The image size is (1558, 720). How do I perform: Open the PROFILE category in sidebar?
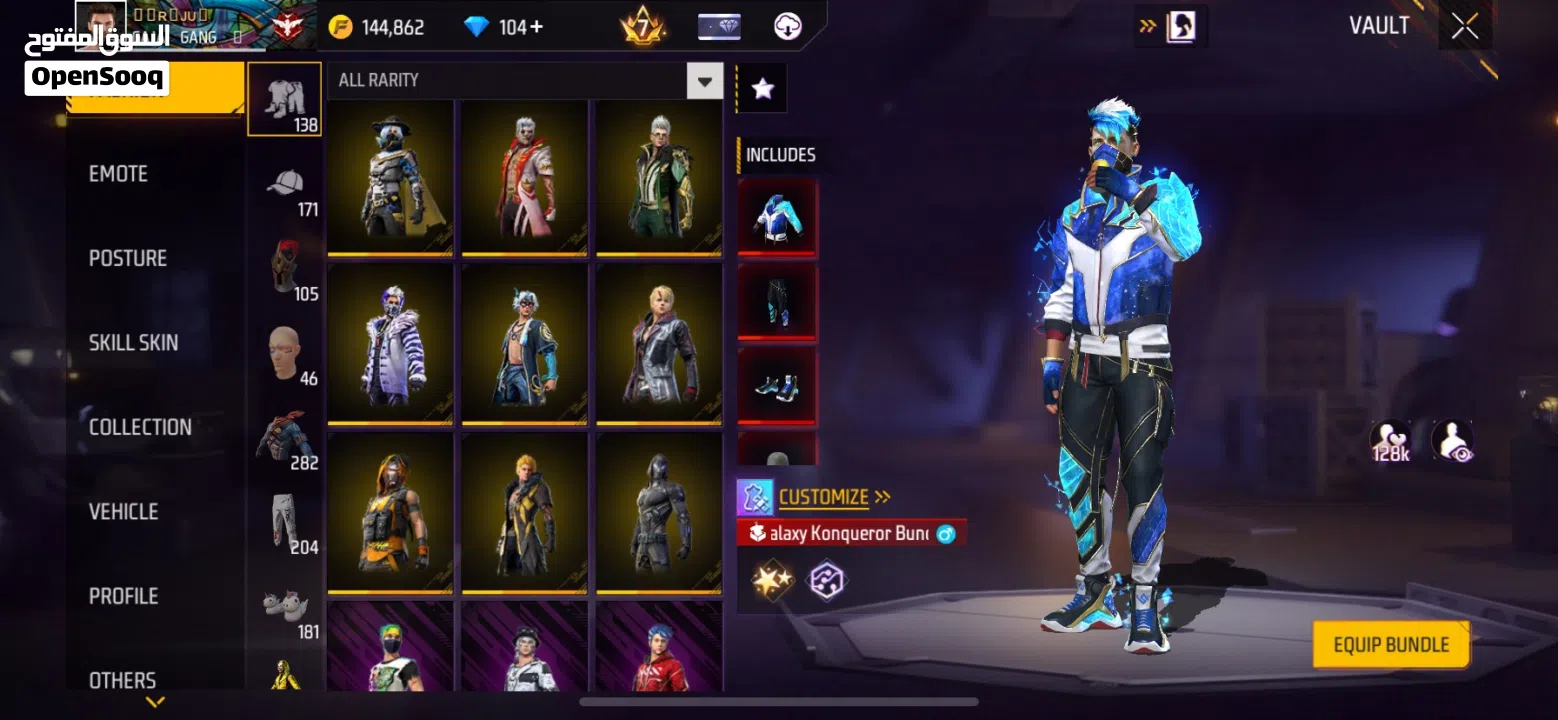[x=122, y=595]
